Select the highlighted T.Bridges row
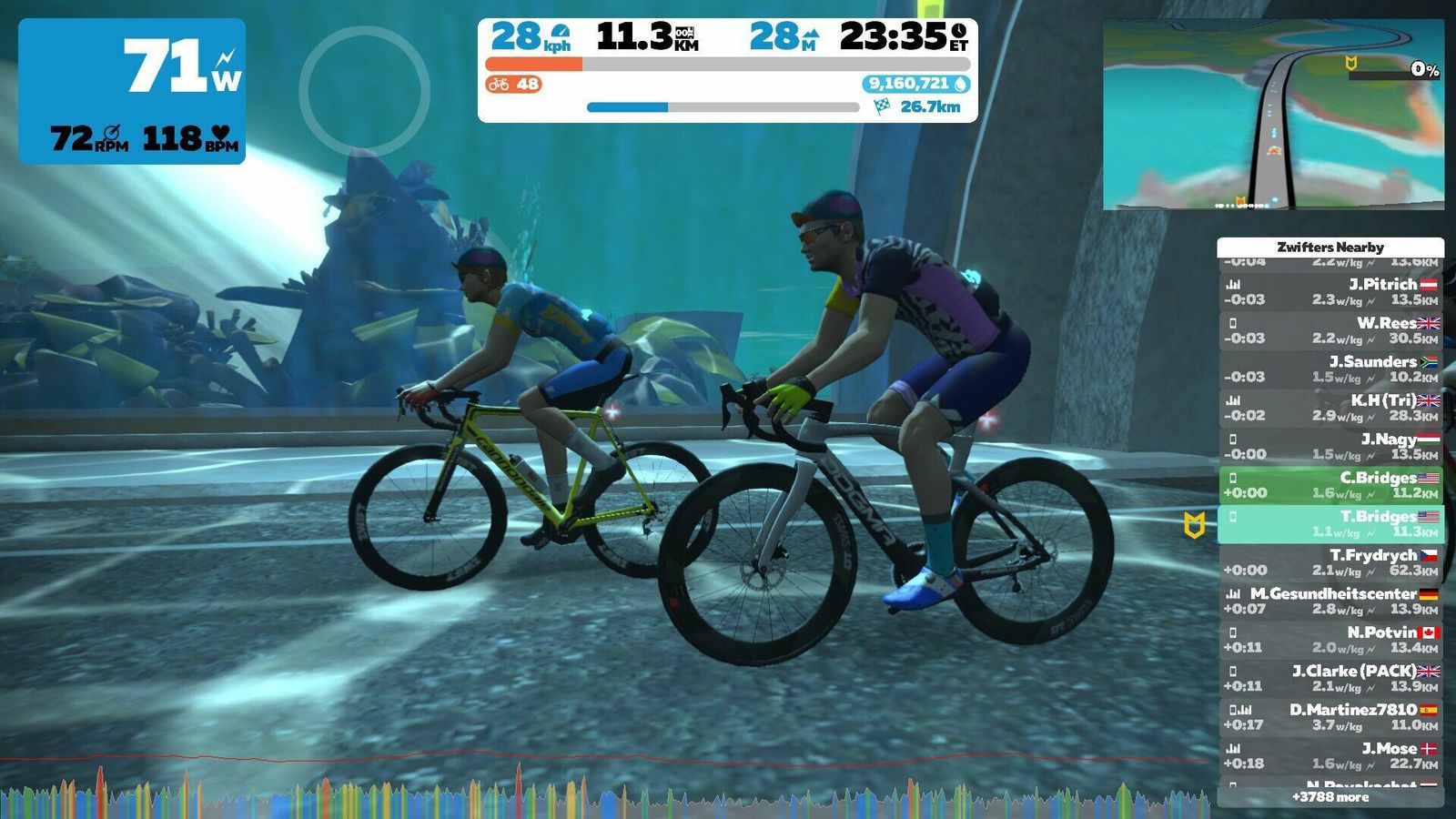Viewport: 1456px width, 819px height. point(1330,523)
